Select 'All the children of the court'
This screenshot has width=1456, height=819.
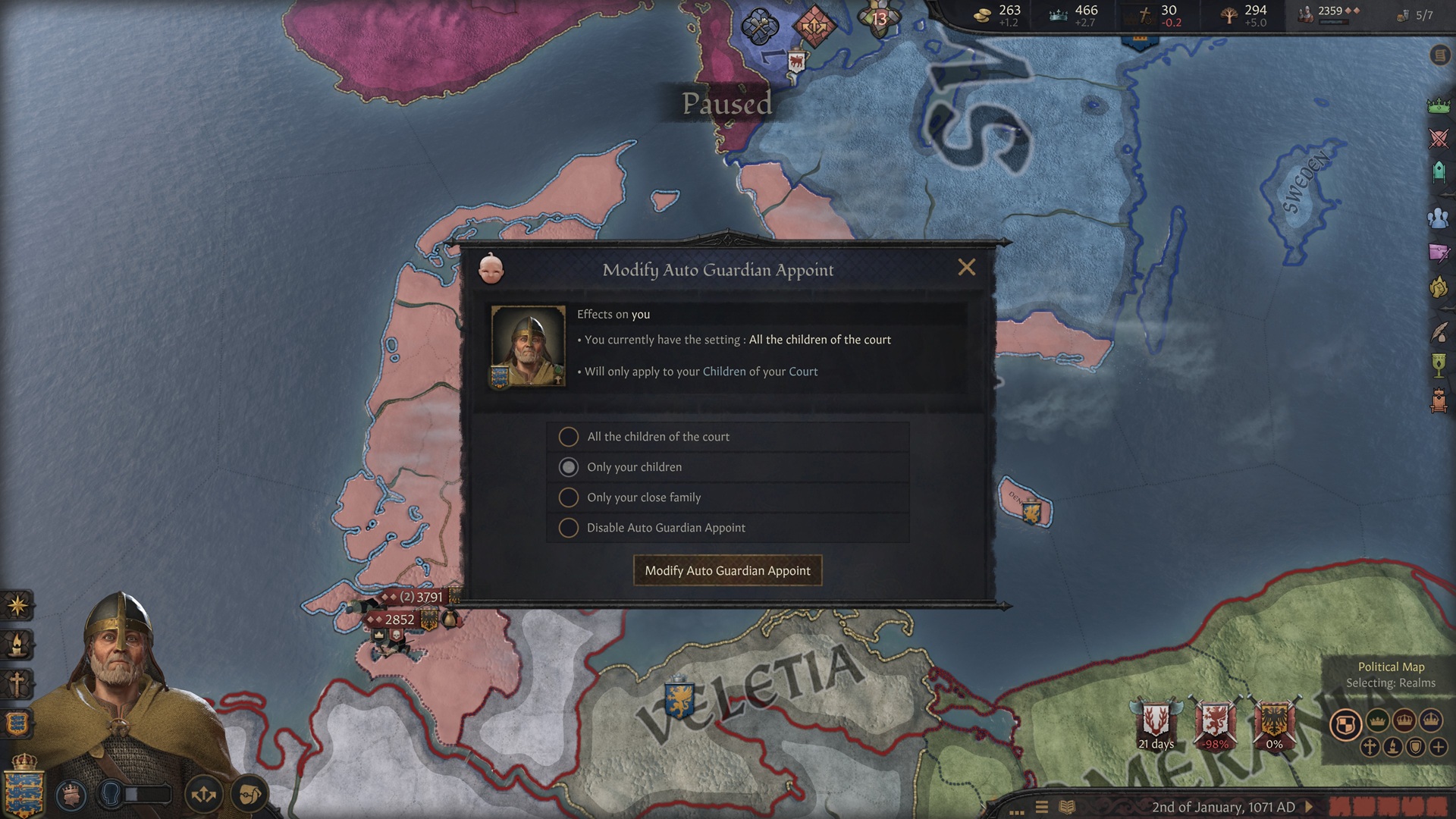click(x=568, y=437)
